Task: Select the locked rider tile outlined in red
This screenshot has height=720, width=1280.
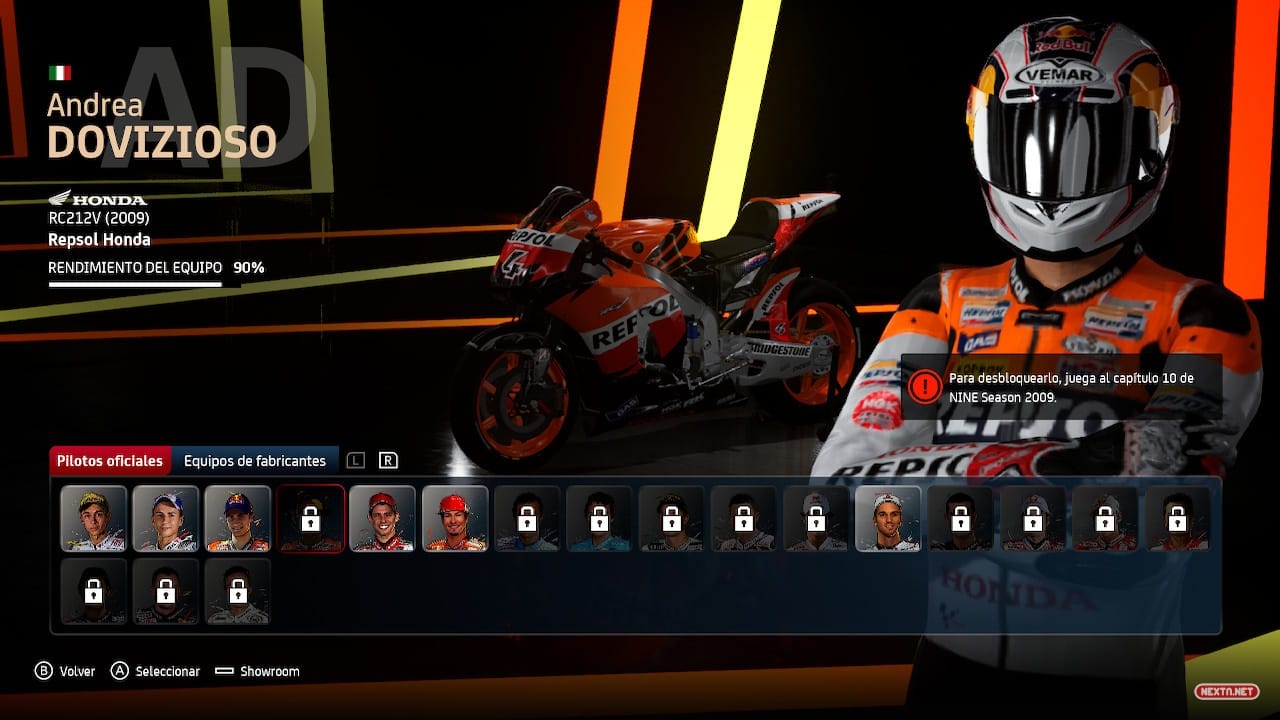Action: pos(311,518)
